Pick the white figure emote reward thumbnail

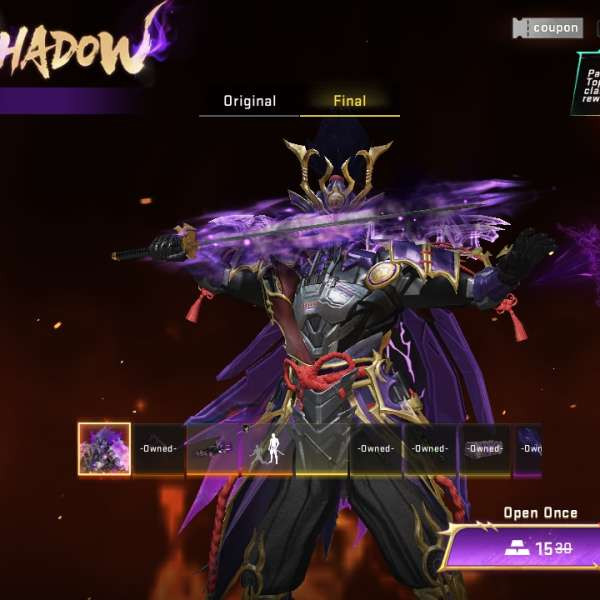[267, 449]
